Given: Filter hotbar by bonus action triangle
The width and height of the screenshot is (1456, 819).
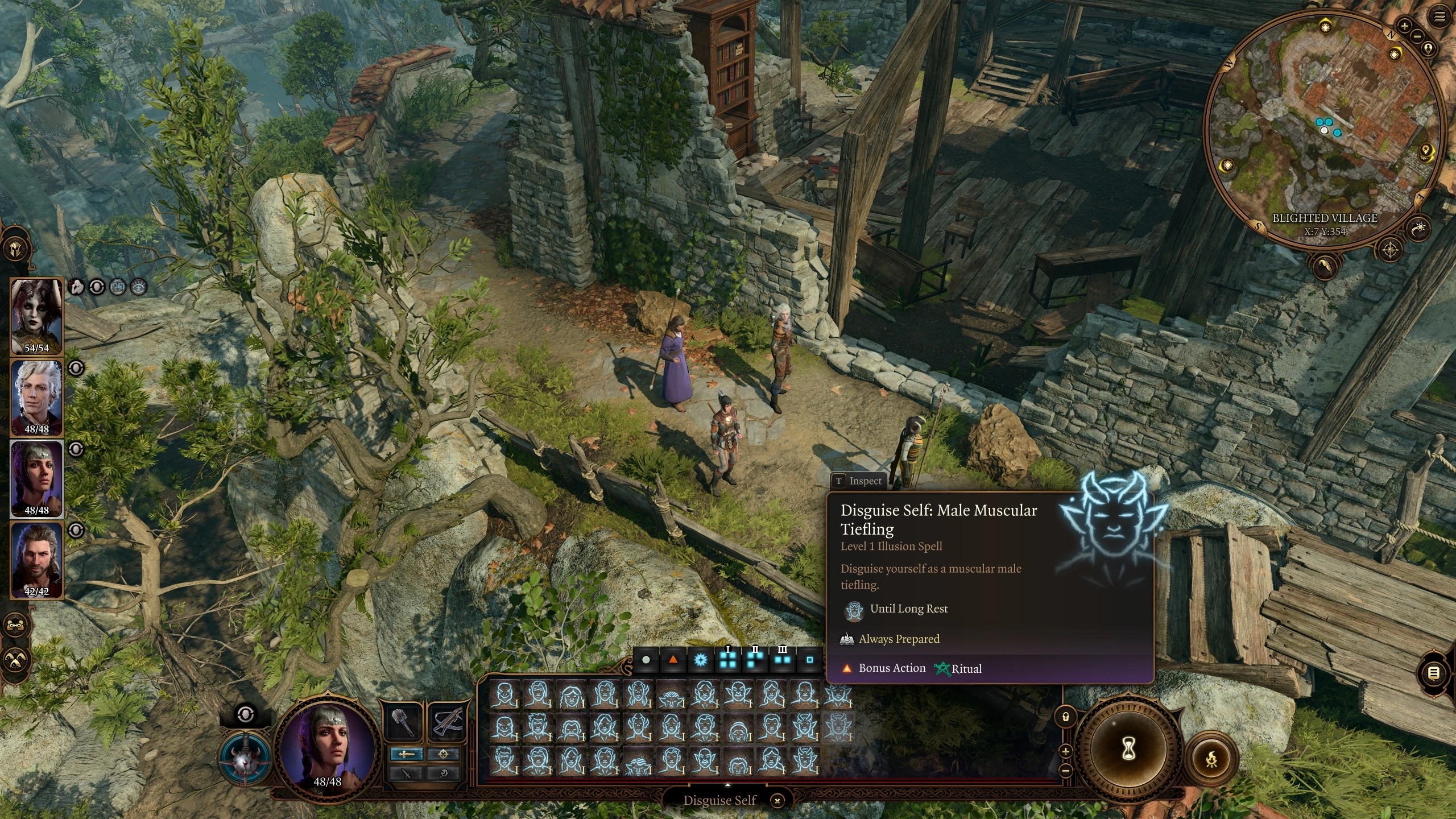Looking at the screenshot, I should pyautogui.click(x=673, y=660).
